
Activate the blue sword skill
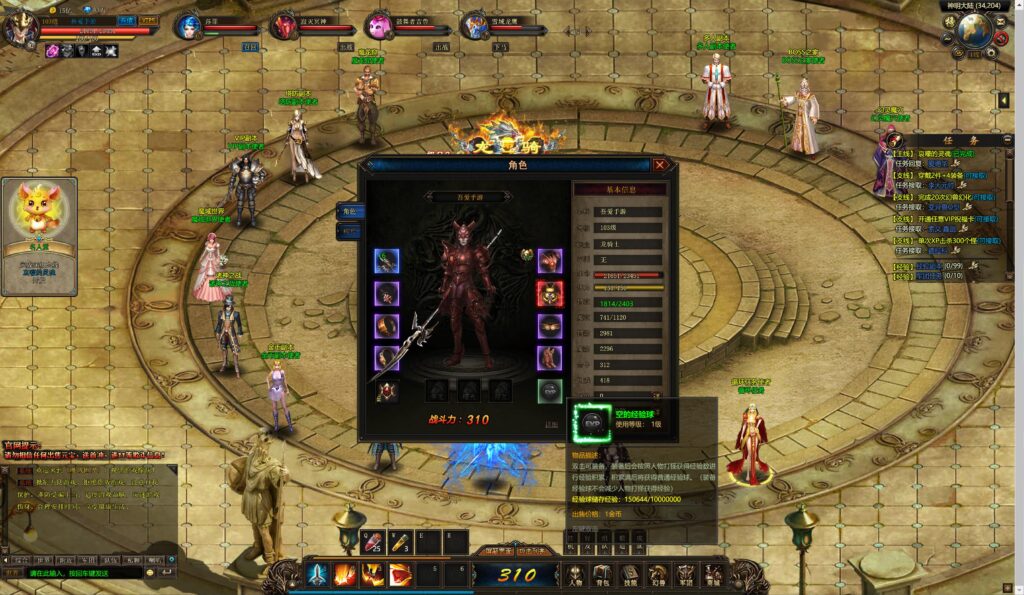317,574
